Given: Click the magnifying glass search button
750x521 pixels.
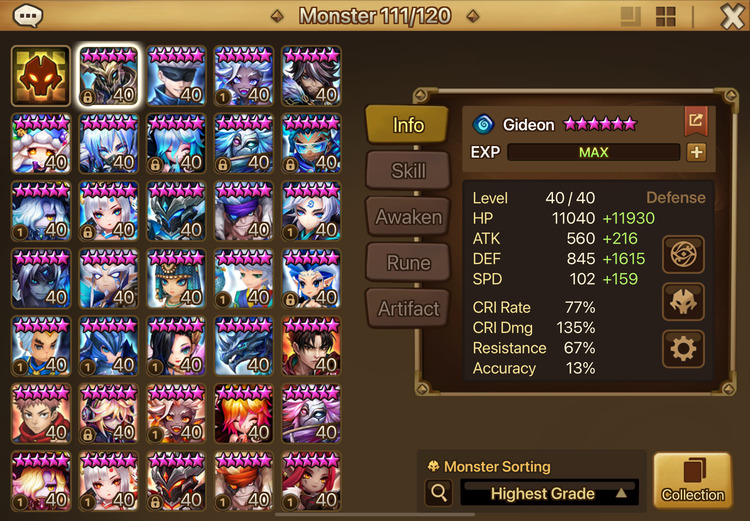Looking at the screenshot, I should tap(438, 493).
